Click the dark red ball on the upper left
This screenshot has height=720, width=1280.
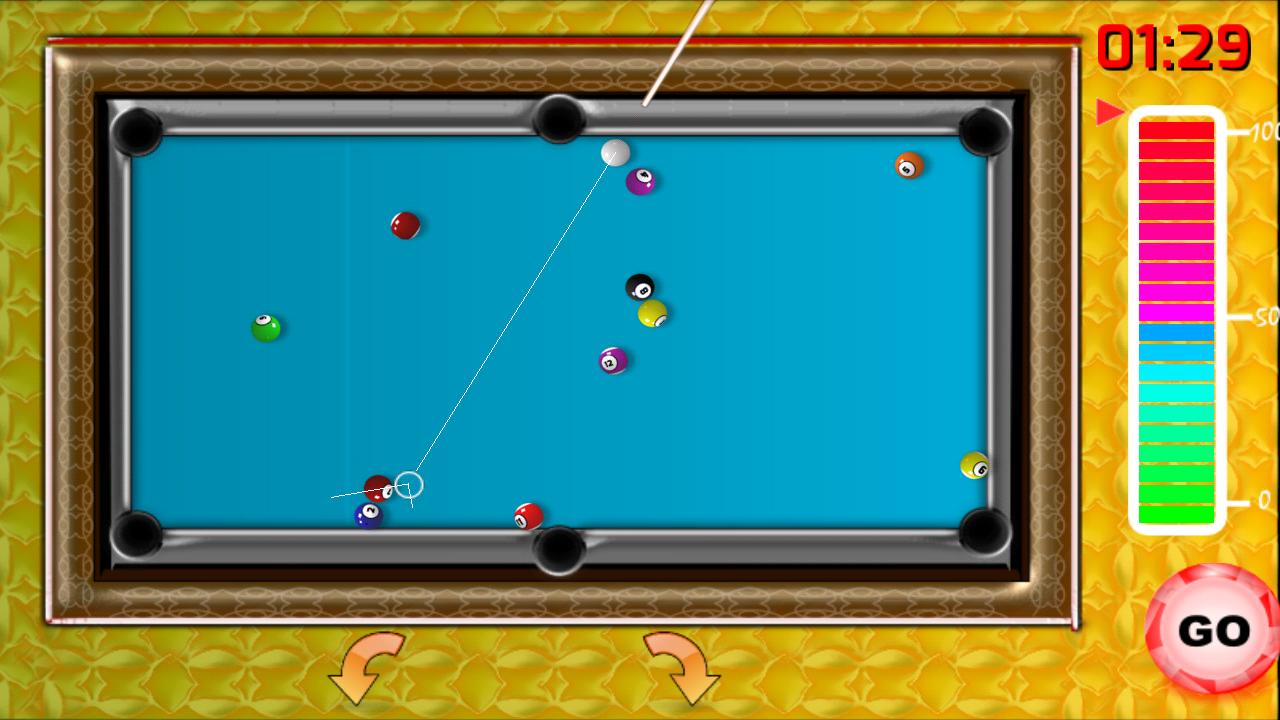404,227
